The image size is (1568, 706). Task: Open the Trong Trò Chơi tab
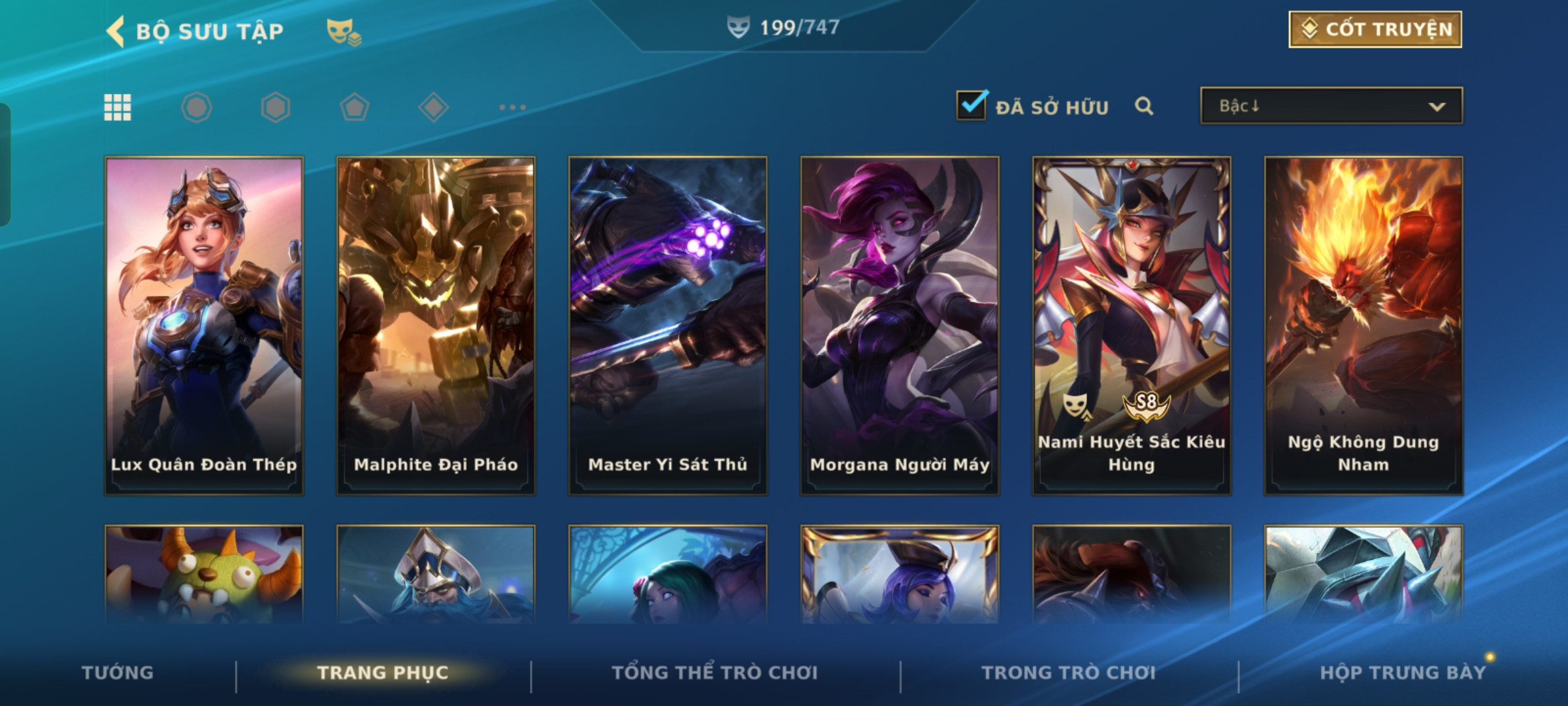click(1069, 673)
